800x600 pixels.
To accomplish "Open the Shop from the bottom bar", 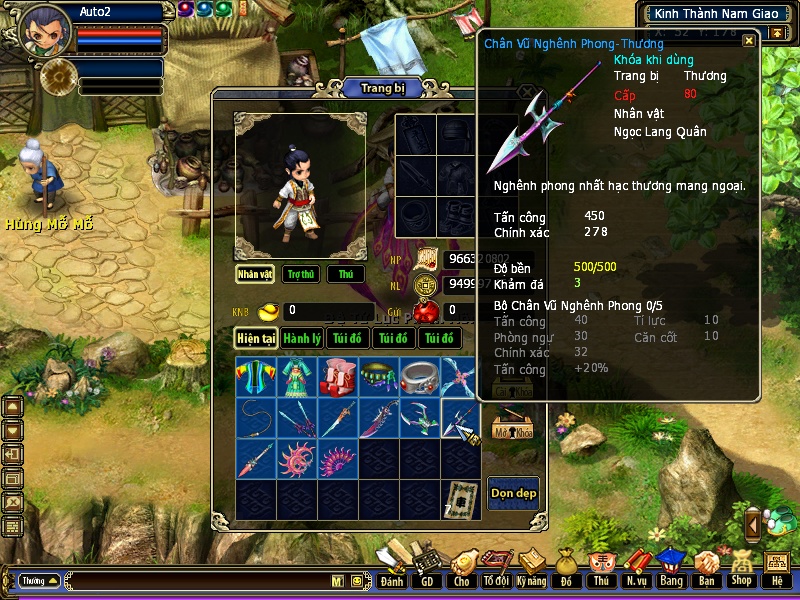I will pos(741,571).
